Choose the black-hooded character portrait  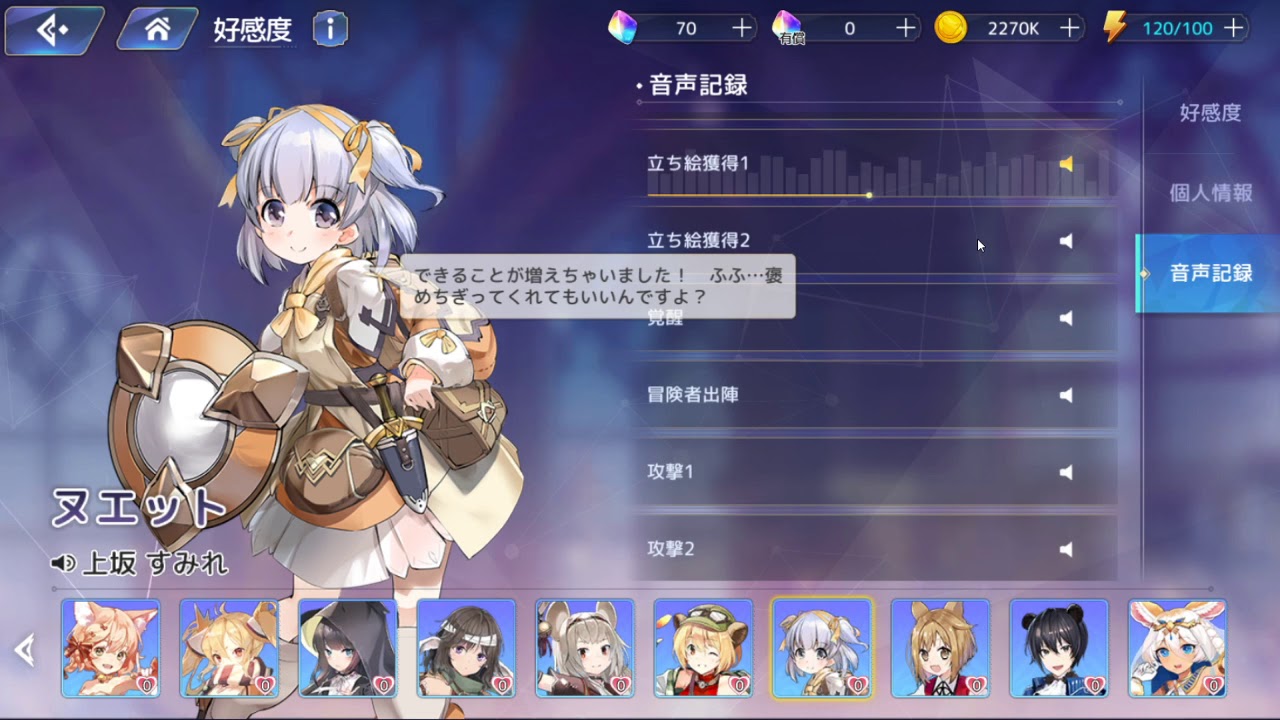pos(348,647)
